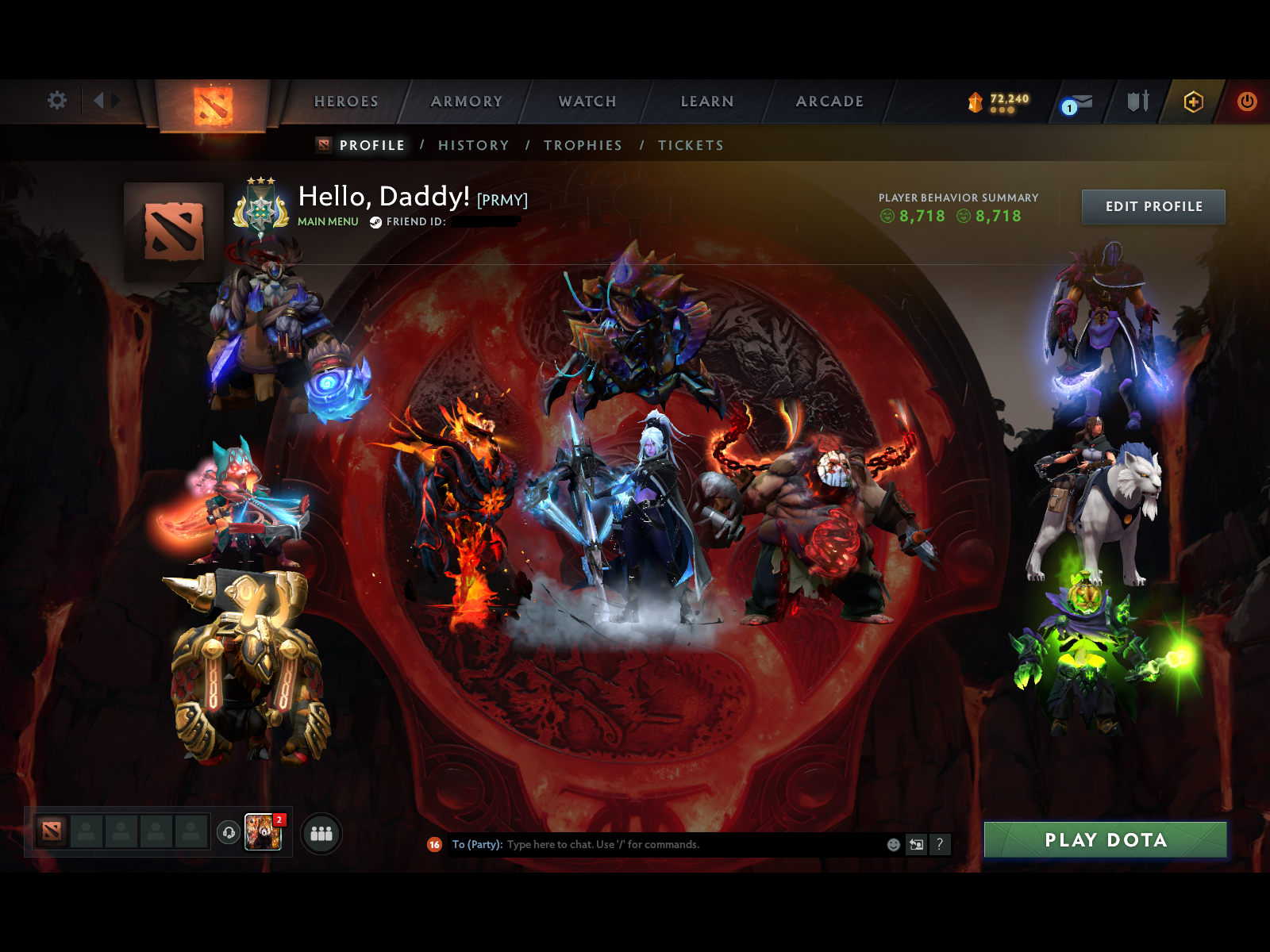Switch to the HISTORY tab
The width and height of the screenshot is (1270, 952).
[474, 145]
